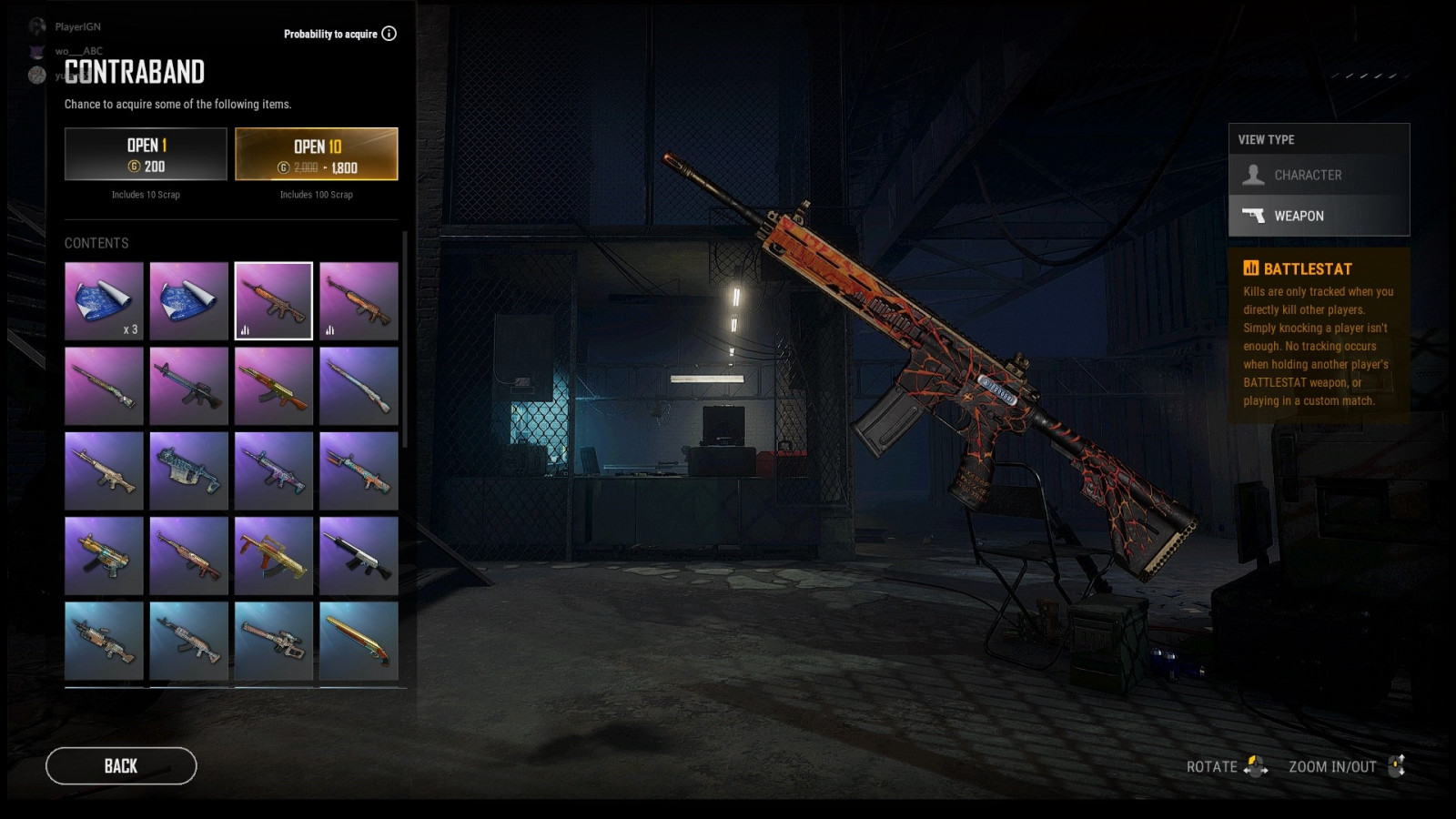Open one Contraband crate for 200

[146, 155]
